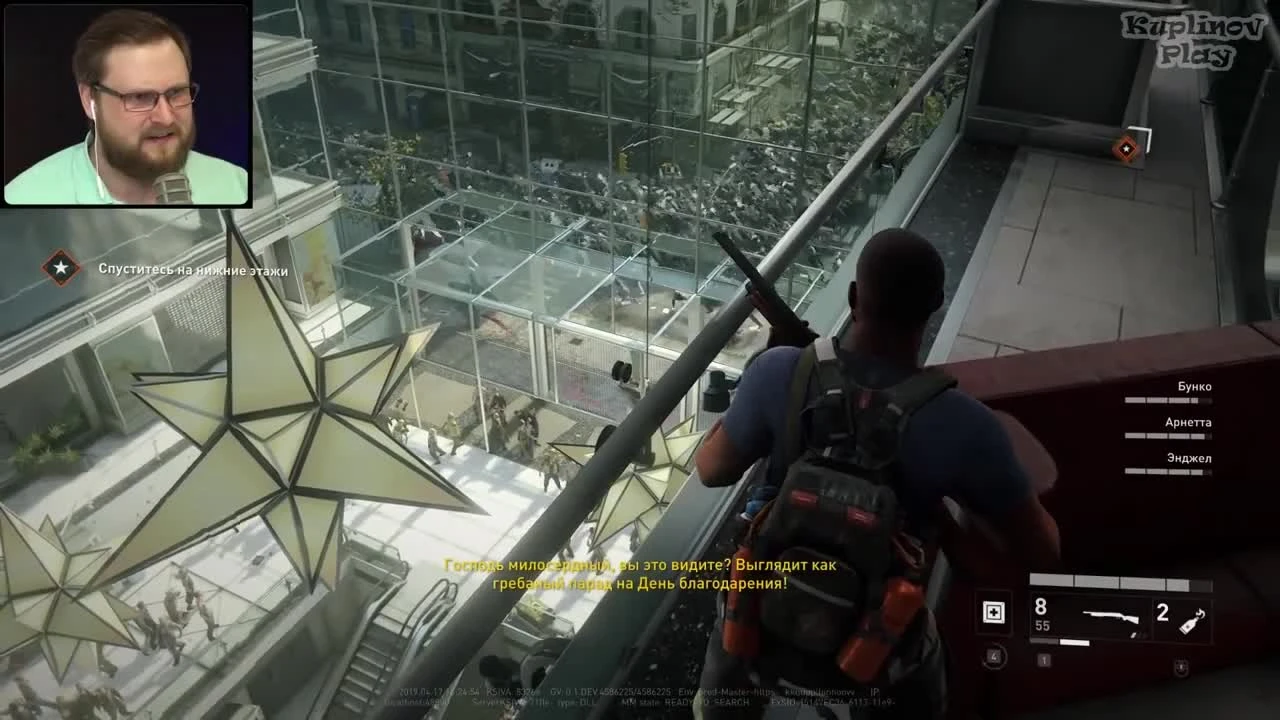Click the keybind badge '4' under the medkit

pyautogui.click(x=993, y=656)
